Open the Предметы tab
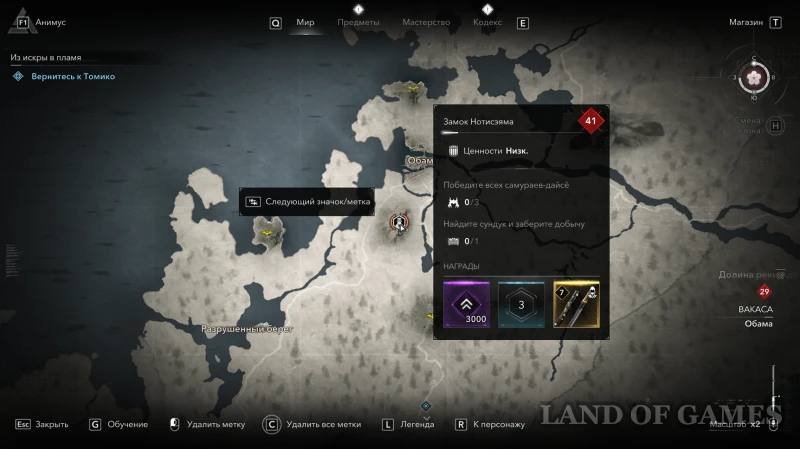 [x=358, y=22]
